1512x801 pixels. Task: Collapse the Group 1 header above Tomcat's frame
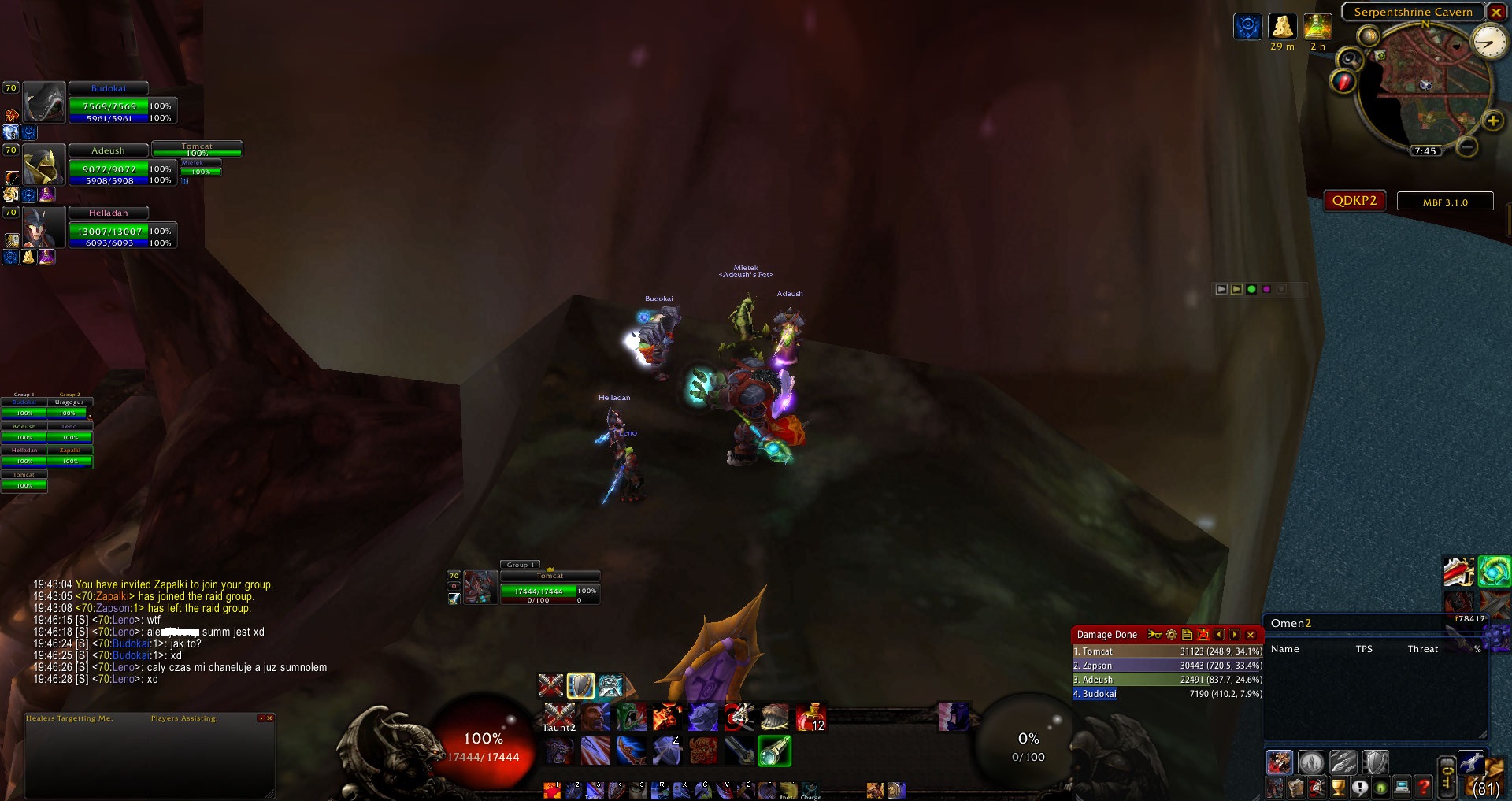(521, 565)
